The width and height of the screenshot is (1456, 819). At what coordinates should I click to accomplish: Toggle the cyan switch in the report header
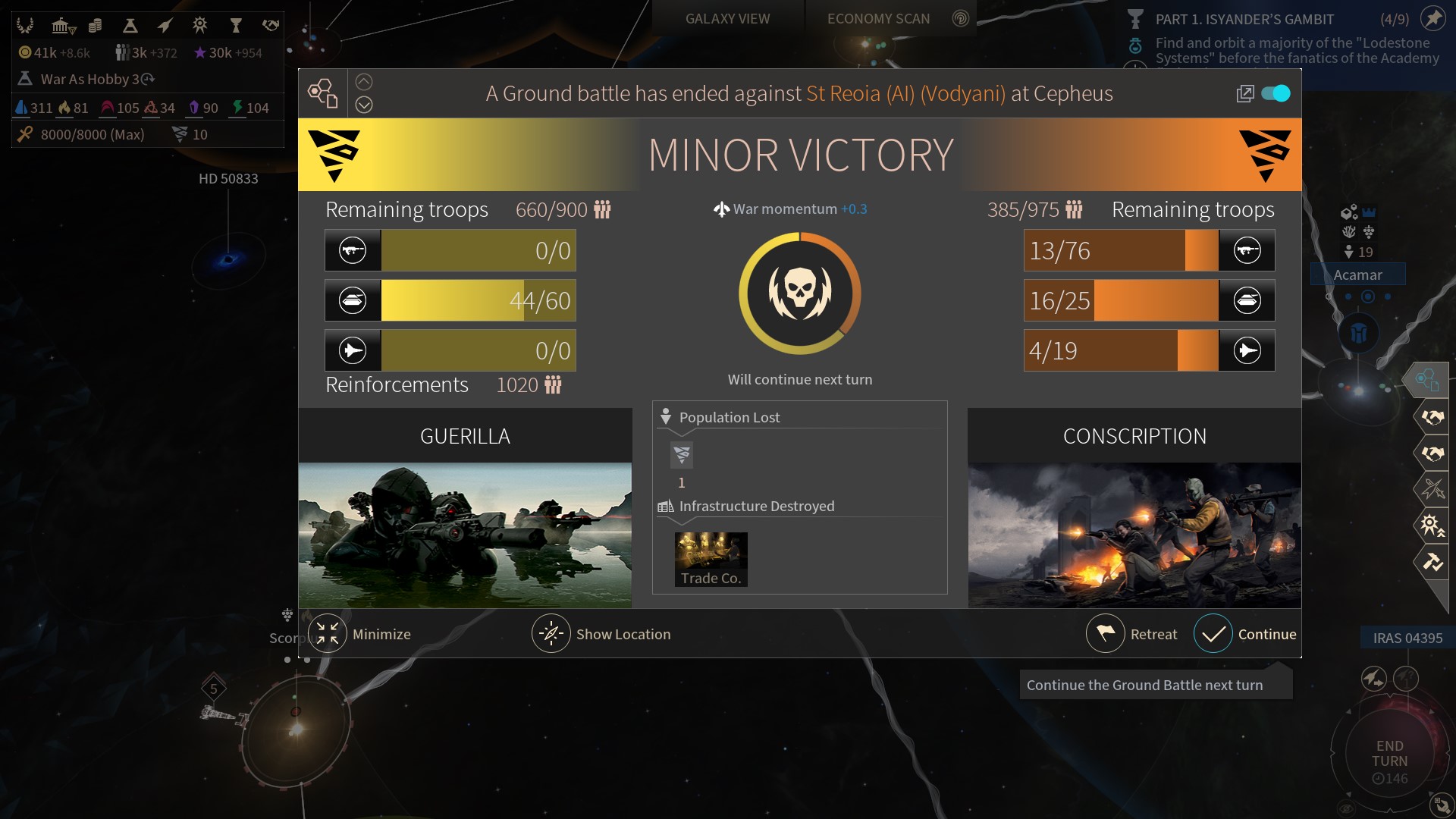(1276, 93)
